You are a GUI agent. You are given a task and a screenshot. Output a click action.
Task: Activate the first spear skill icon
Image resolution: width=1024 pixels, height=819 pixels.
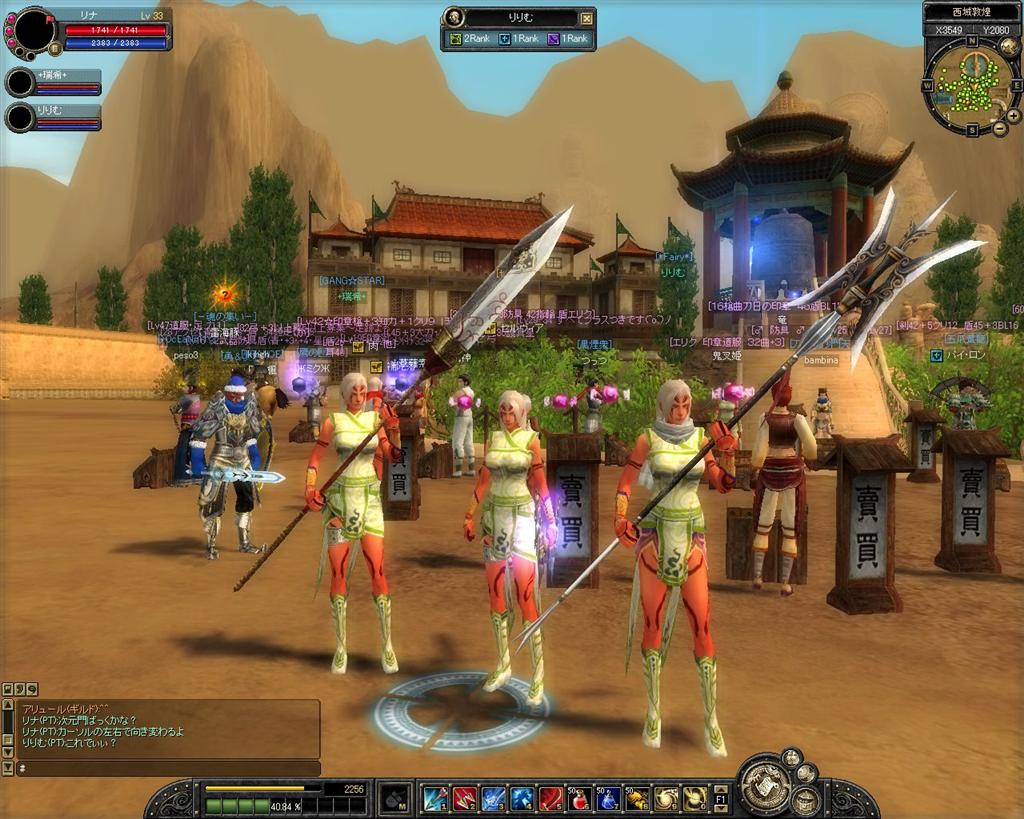[435, 798]
